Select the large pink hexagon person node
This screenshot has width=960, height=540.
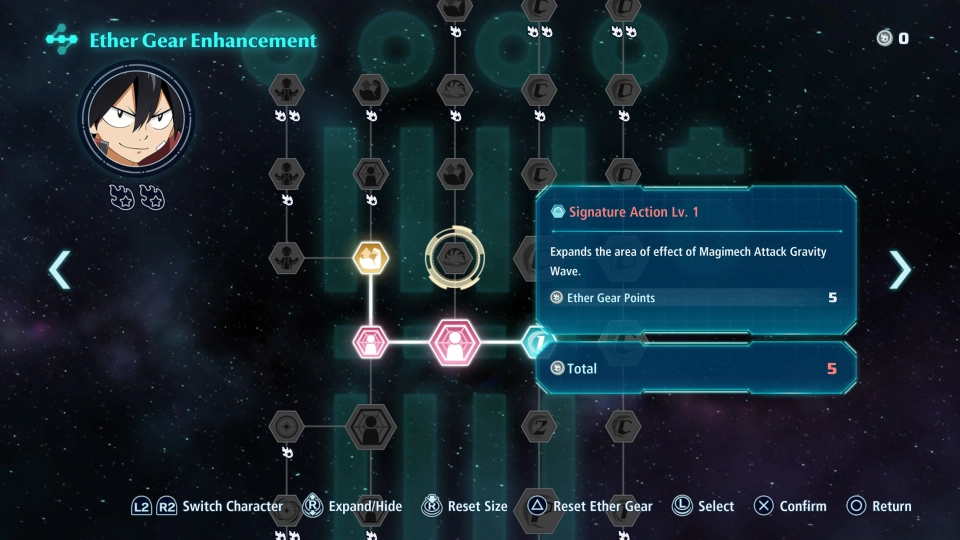coord(455,342)
